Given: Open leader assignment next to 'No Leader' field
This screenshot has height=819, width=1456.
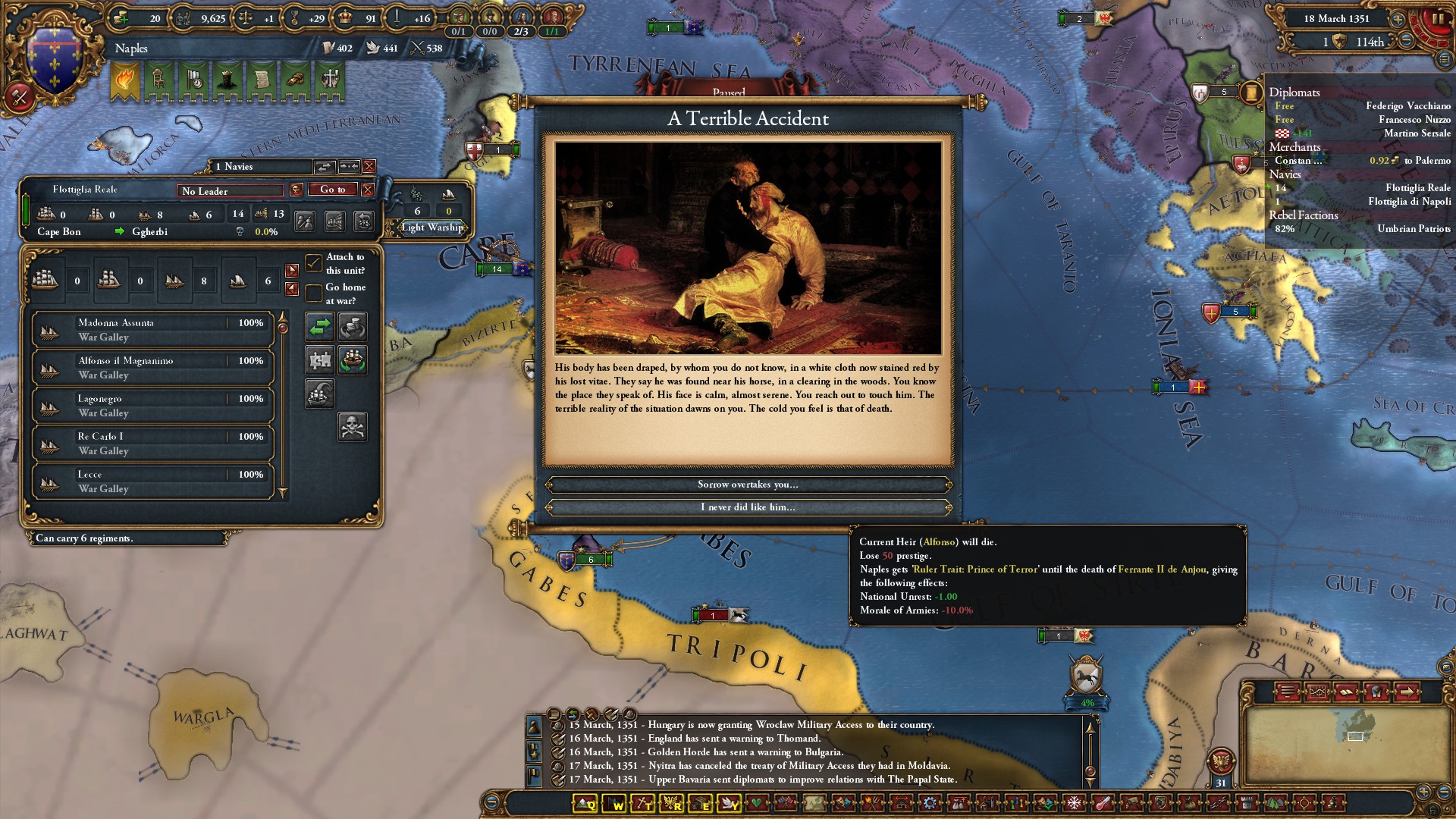Looking at the screenshot, I should click(295, 190).
